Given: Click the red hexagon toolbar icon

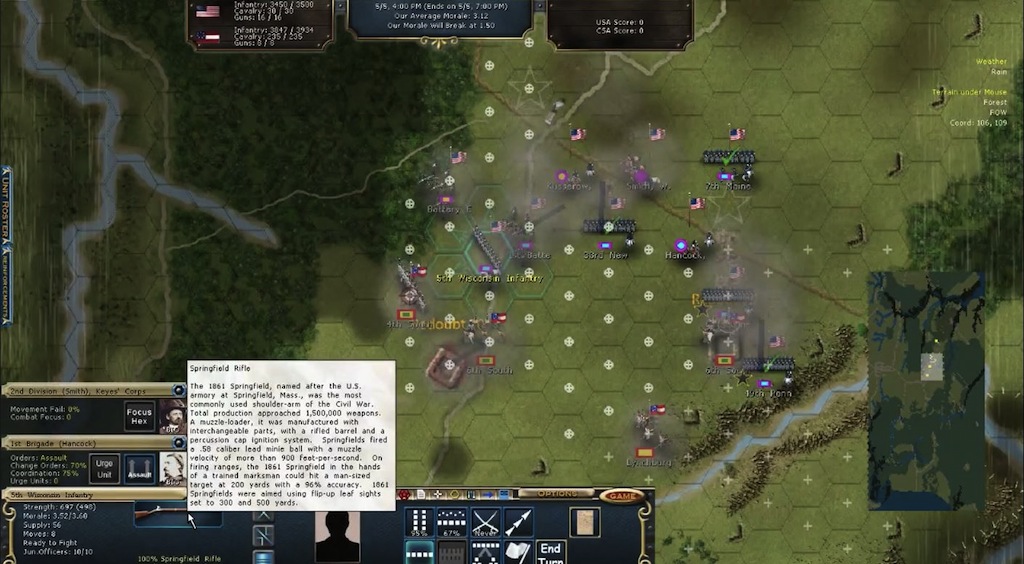Looking at the screenshot, I should coord(405,495).
